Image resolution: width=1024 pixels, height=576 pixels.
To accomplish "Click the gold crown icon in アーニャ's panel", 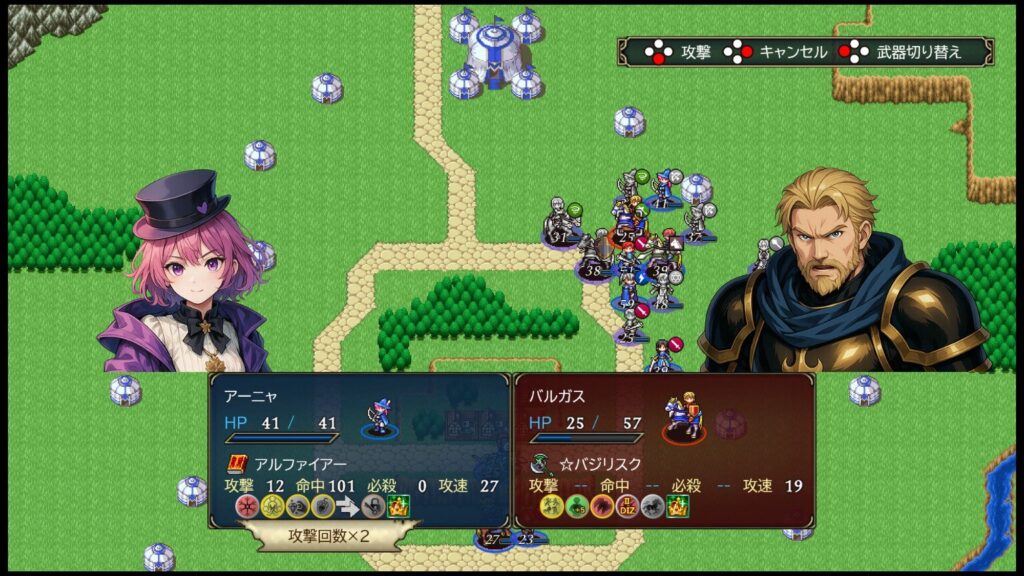I will click(x=398, y=506).
